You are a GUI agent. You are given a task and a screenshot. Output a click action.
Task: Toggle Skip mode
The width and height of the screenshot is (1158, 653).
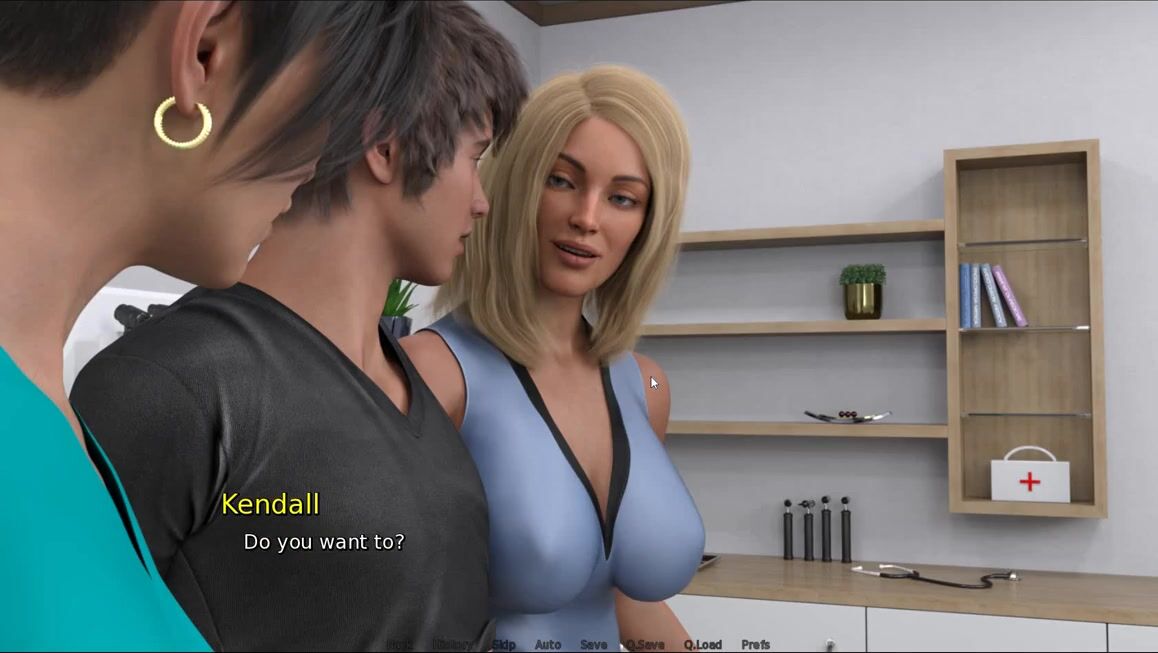pyautogui.click(x=503, y=645)
